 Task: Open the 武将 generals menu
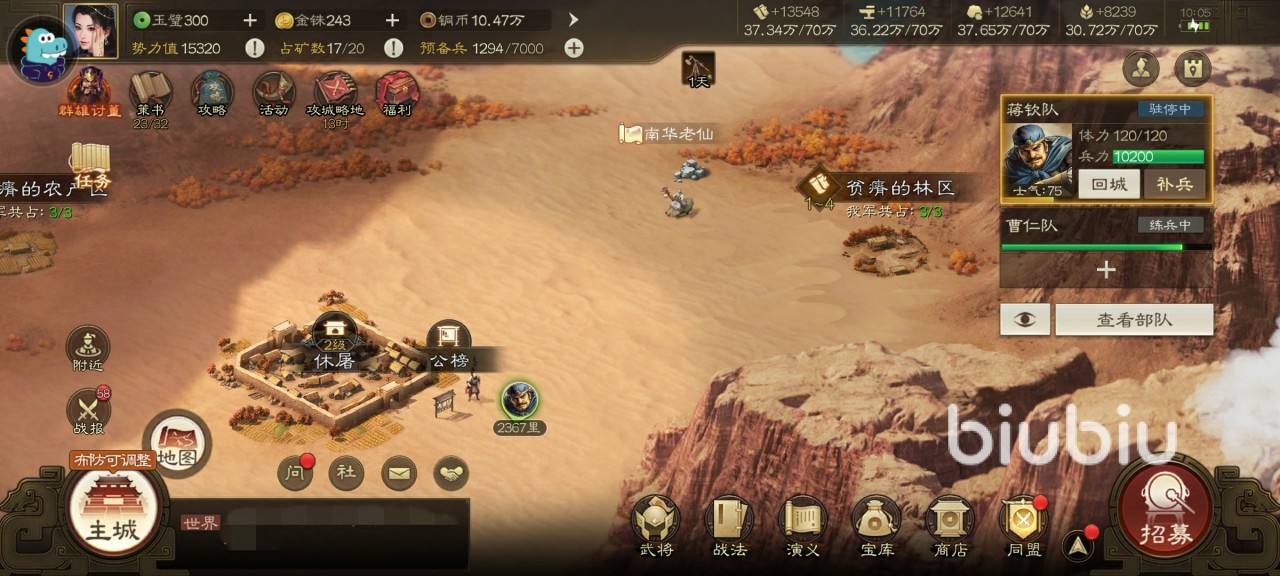click(x=656, y=525)
